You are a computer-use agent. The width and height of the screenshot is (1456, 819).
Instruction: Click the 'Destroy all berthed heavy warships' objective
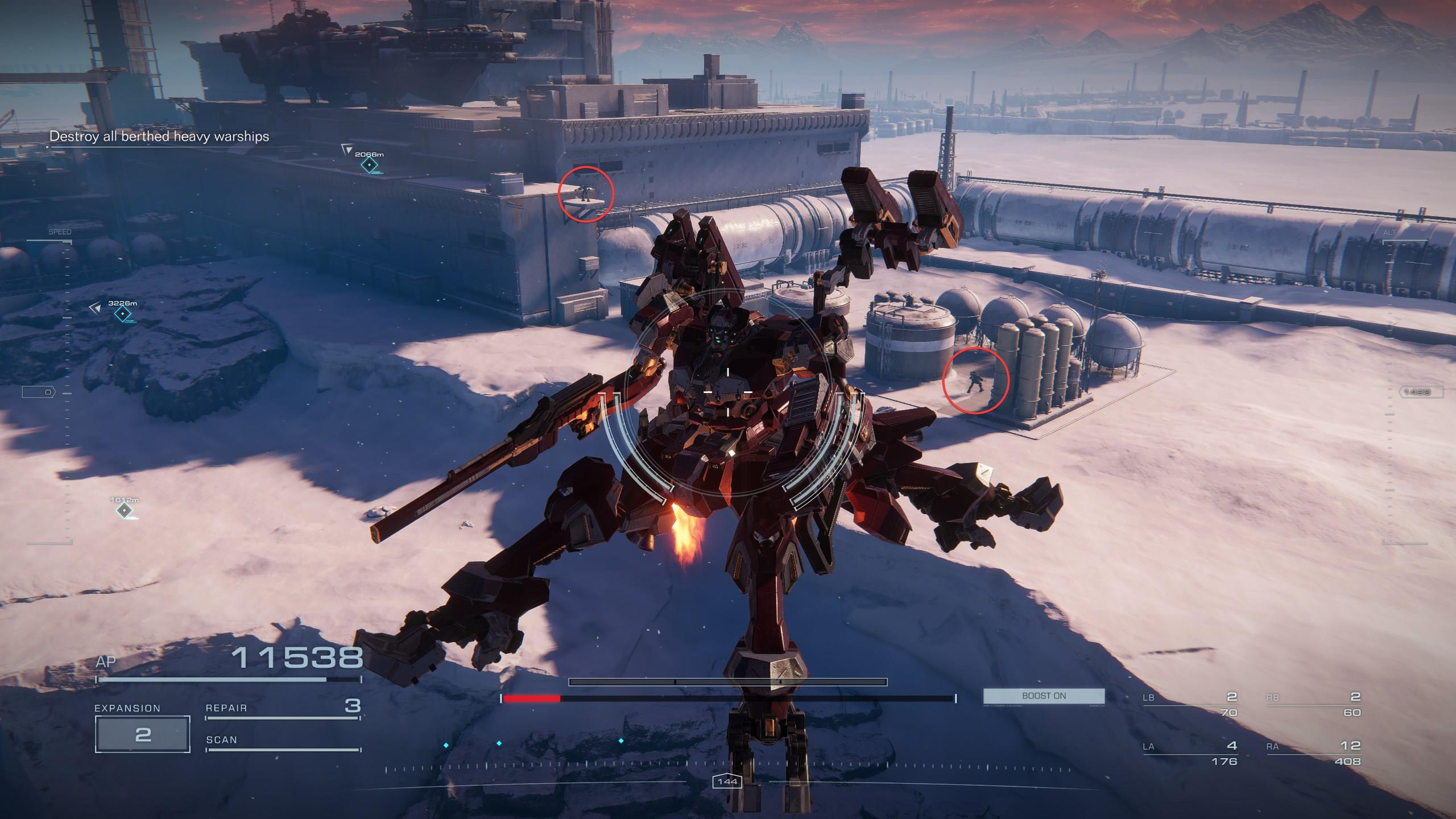click(x=159, y=136)
